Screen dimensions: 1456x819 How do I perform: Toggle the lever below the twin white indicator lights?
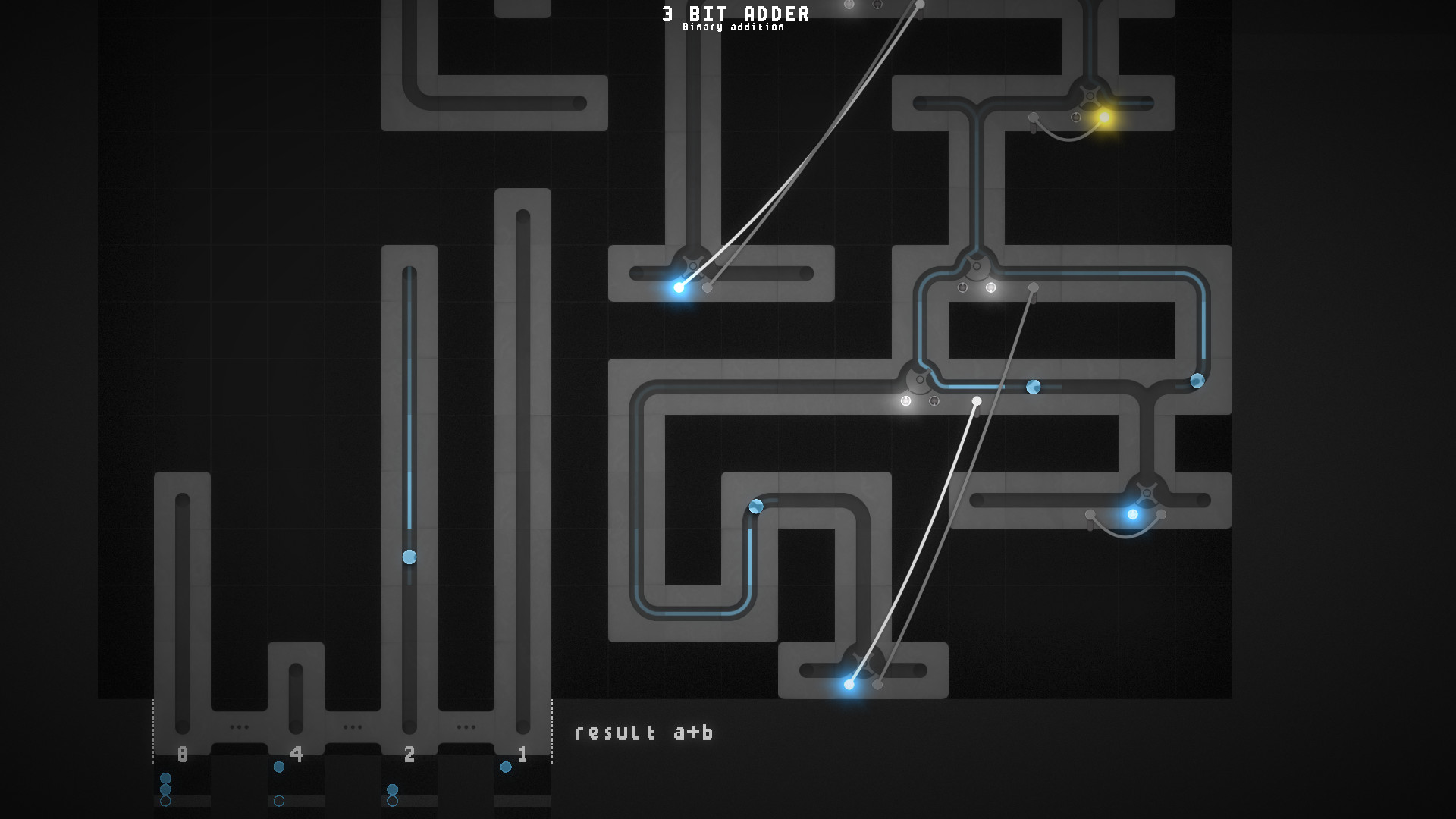point(1033,288)
